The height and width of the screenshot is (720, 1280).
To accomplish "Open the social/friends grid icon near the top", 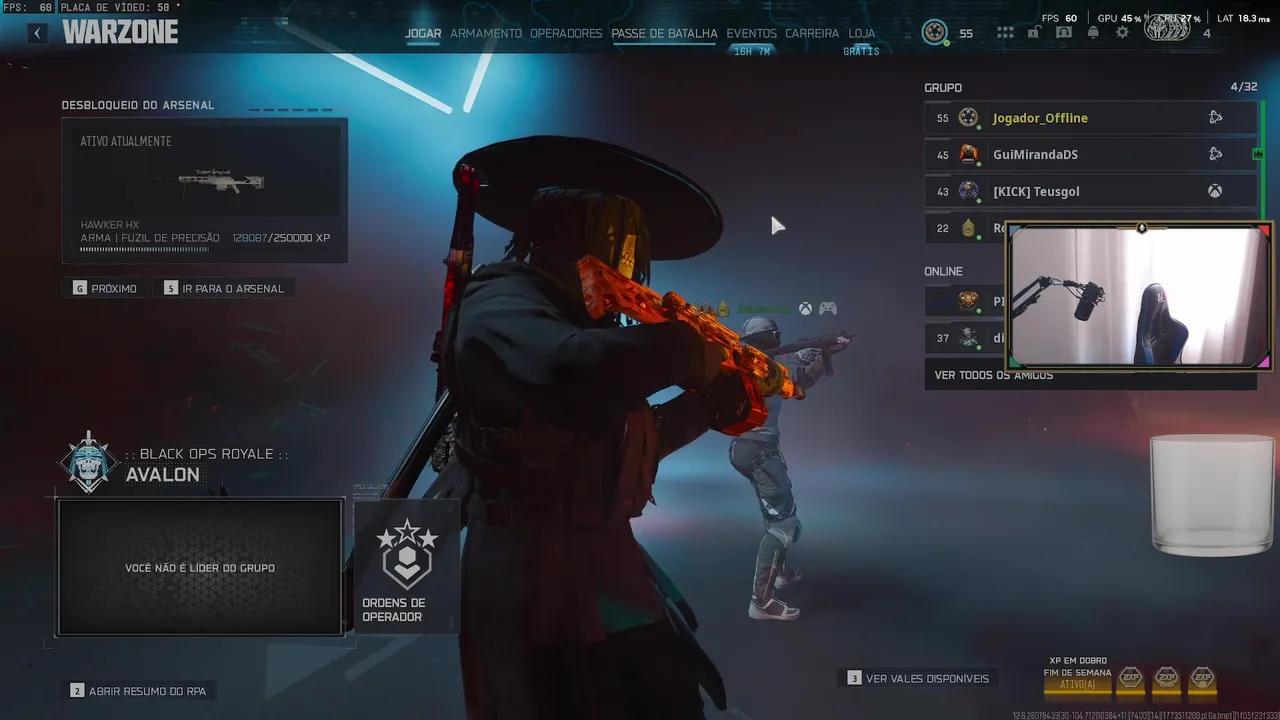I will pyautogui.click(x=1004, y=31).
